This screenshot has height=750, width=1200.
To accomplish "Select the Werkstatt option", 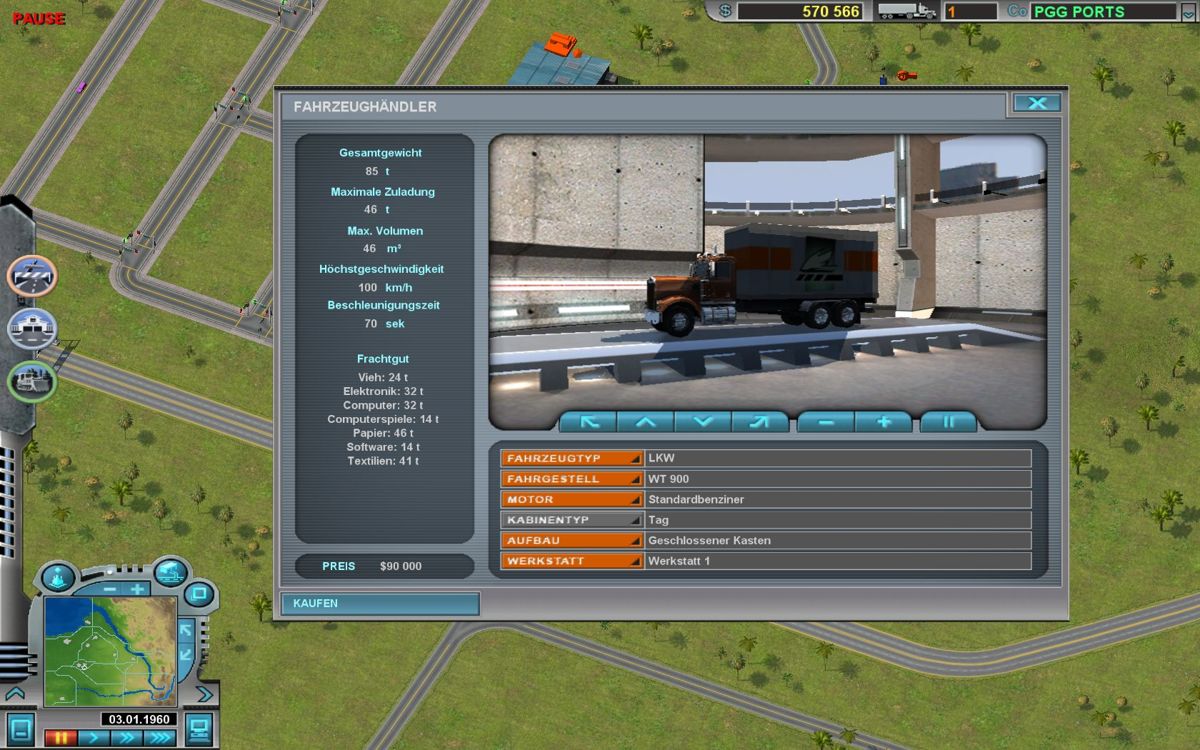I will pos(572,561).
